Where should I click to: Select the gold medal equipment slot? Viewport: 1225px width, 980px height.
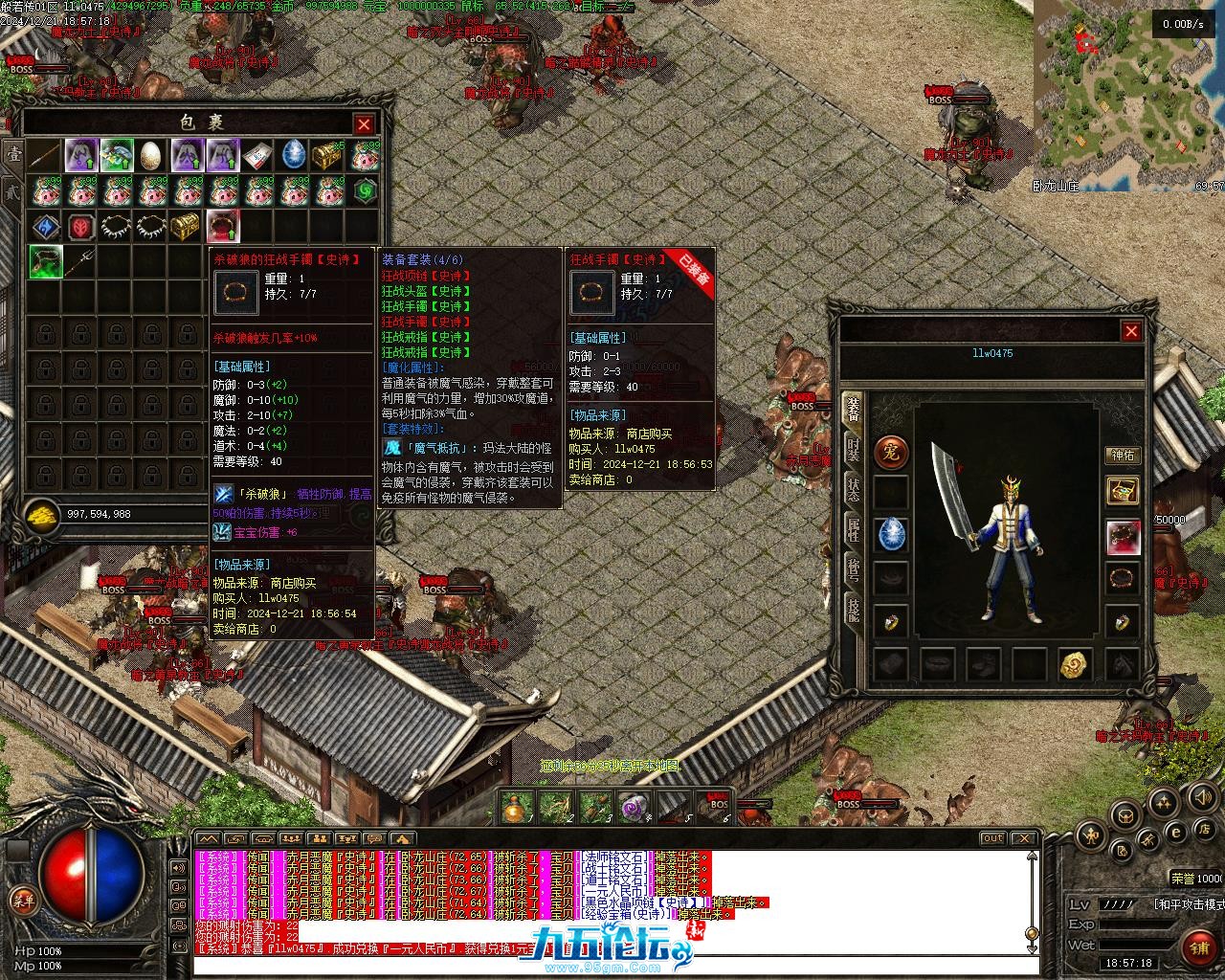point(1076,663)
